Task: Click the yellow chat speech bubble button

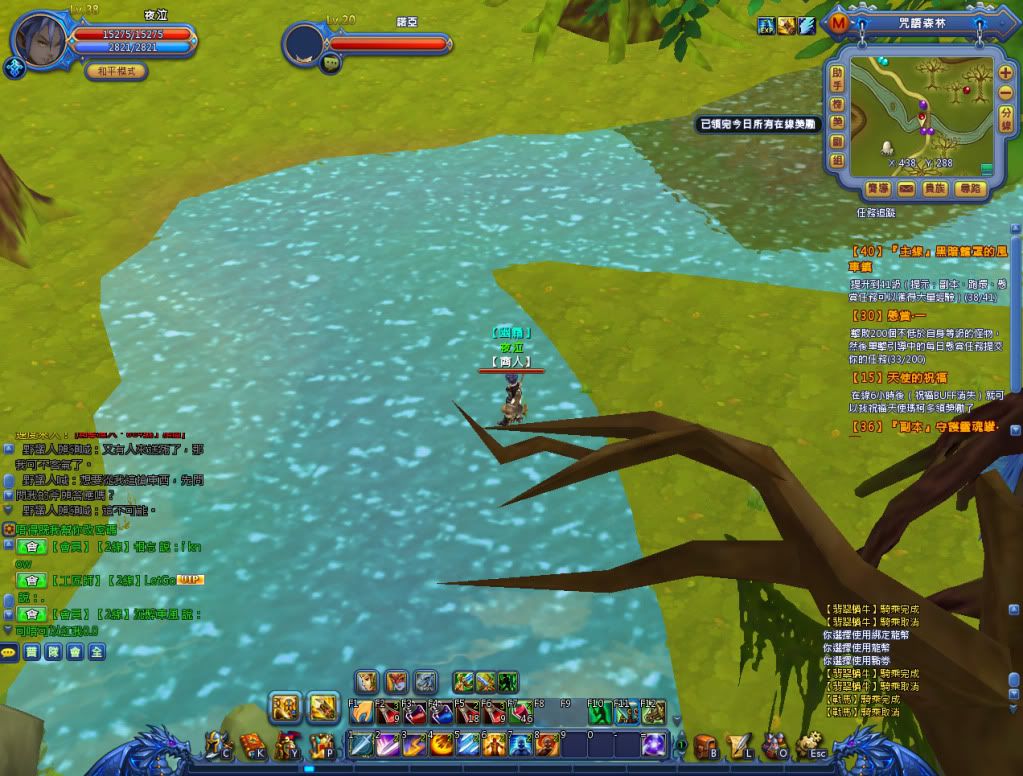Action: click(10, 652)
